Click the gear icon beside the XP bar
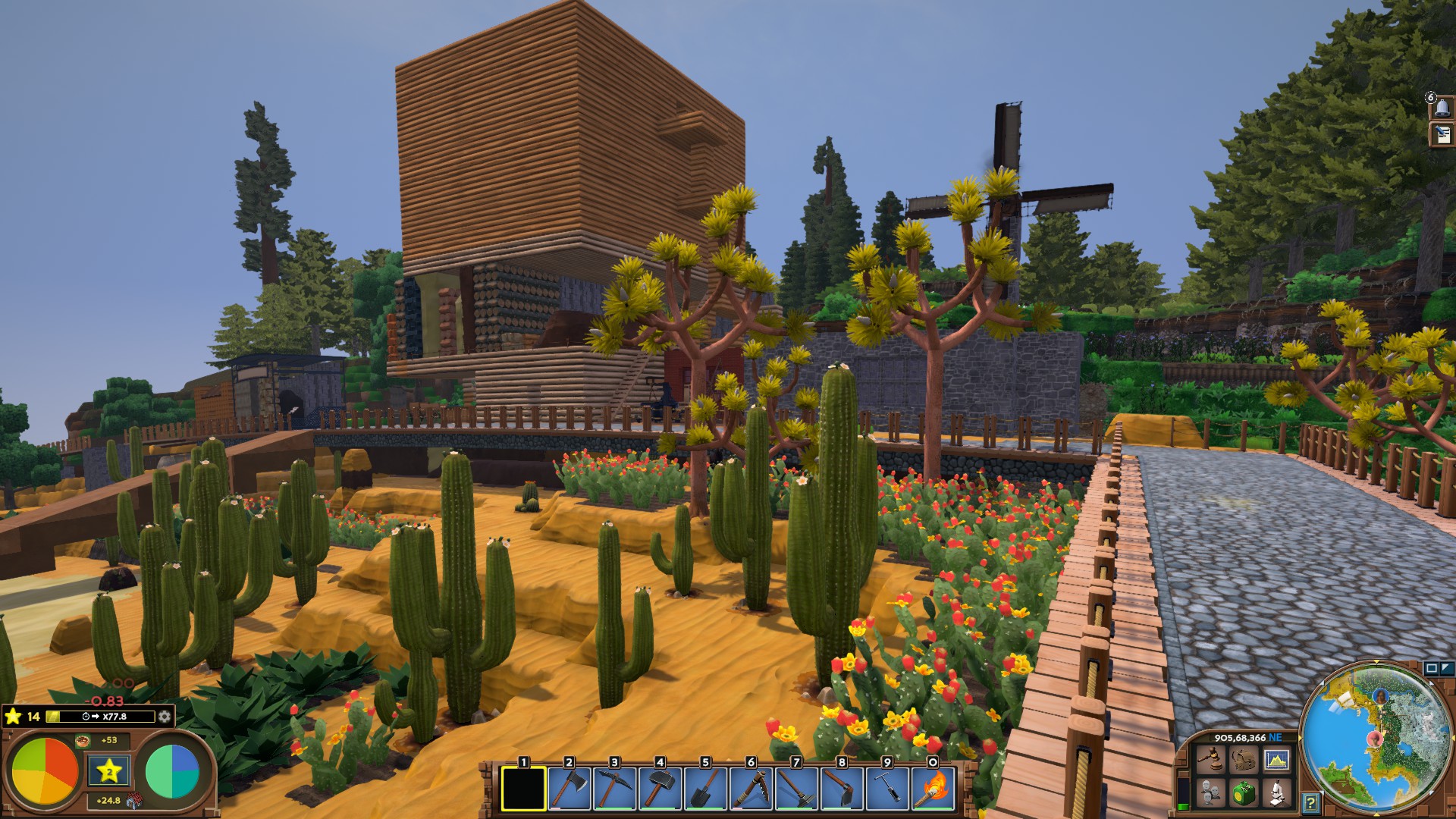The width and height of the screenshot is (1456, 819). click(164, 717)
